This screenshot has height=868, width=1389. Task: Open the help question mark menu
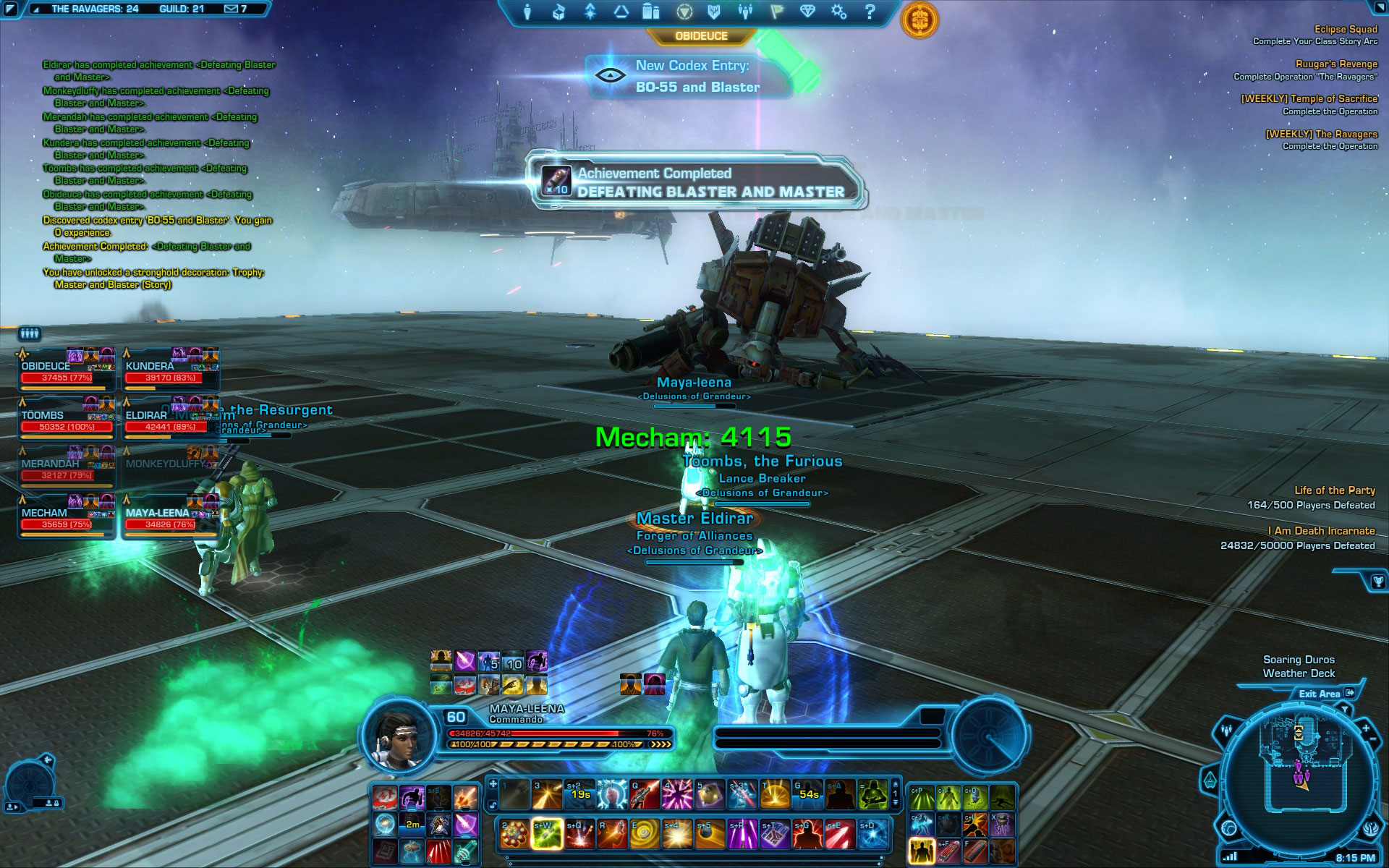coord(870,12)
